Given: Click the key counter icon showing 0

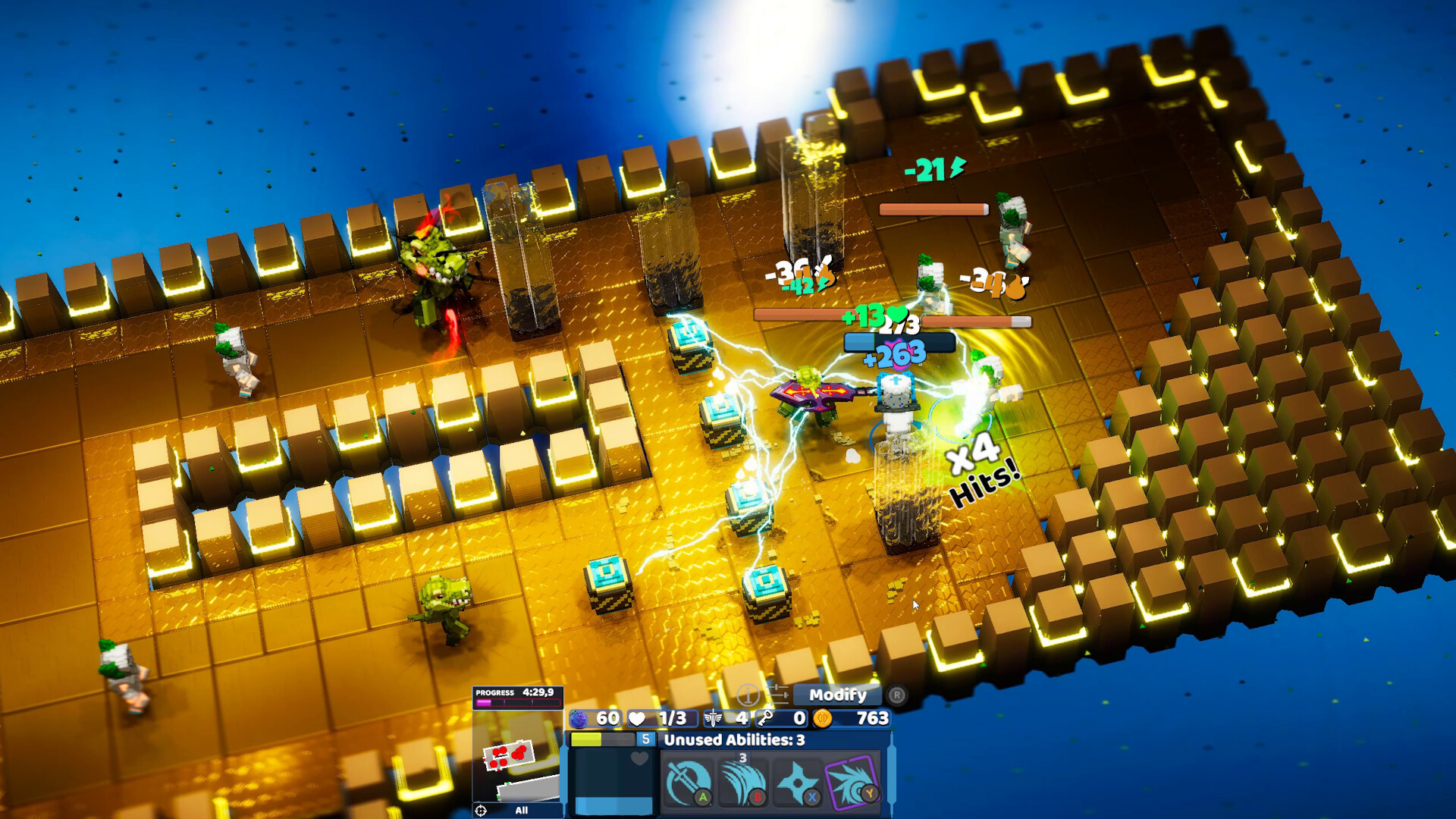Looking at the screenshot, I should click(766, 719).
